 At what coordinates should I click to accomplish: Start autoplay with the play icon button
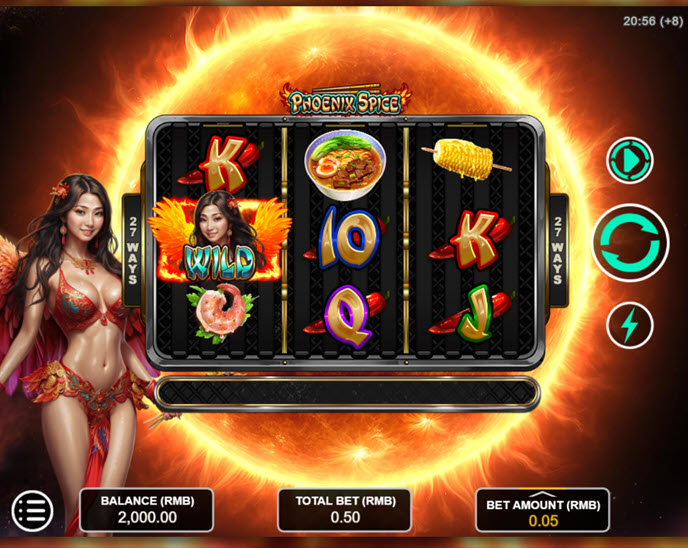(630, 161)
